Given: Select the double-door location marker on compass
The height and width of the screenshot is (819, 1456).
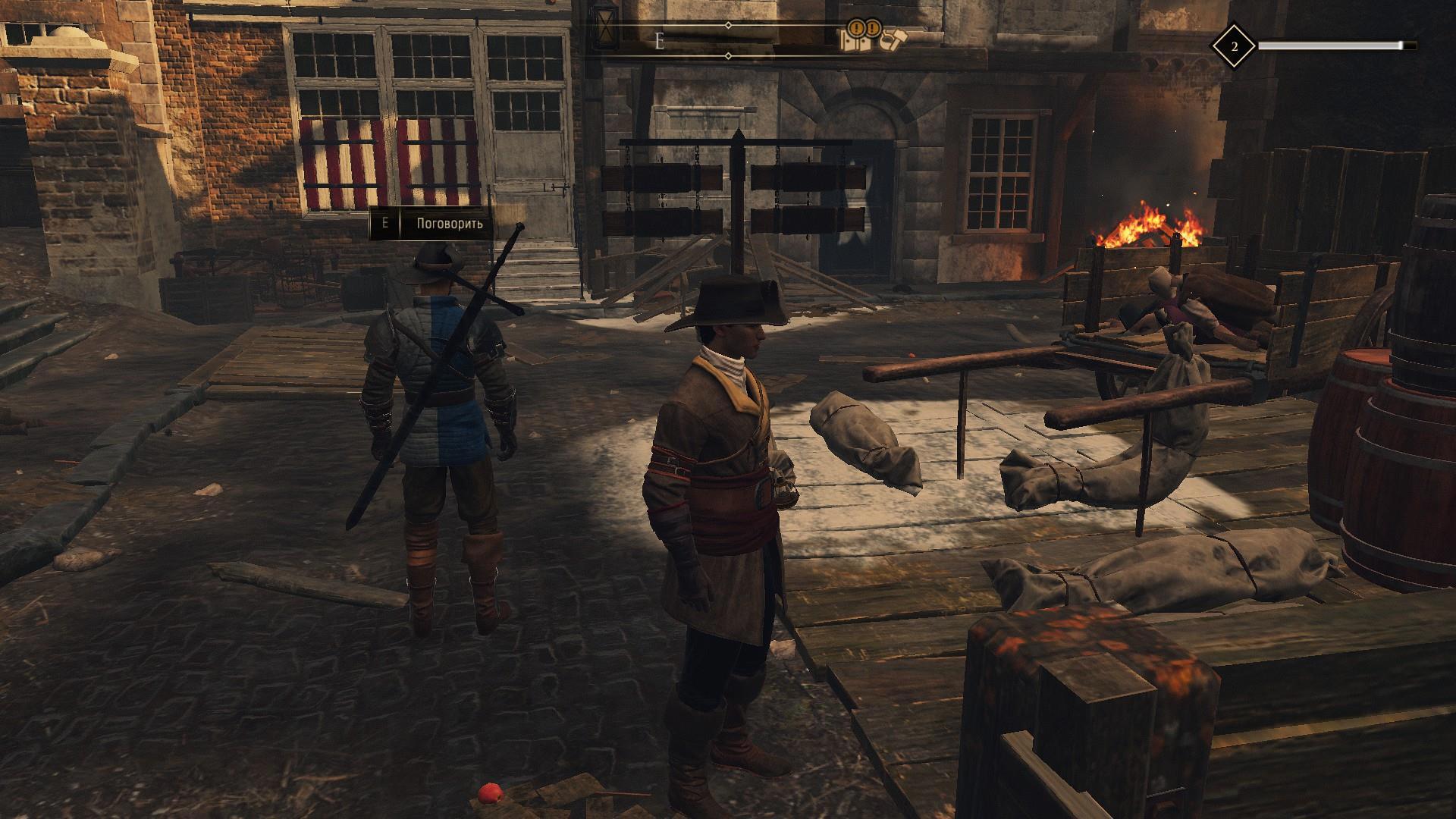Looking at the screenshot, I should 854,41.
